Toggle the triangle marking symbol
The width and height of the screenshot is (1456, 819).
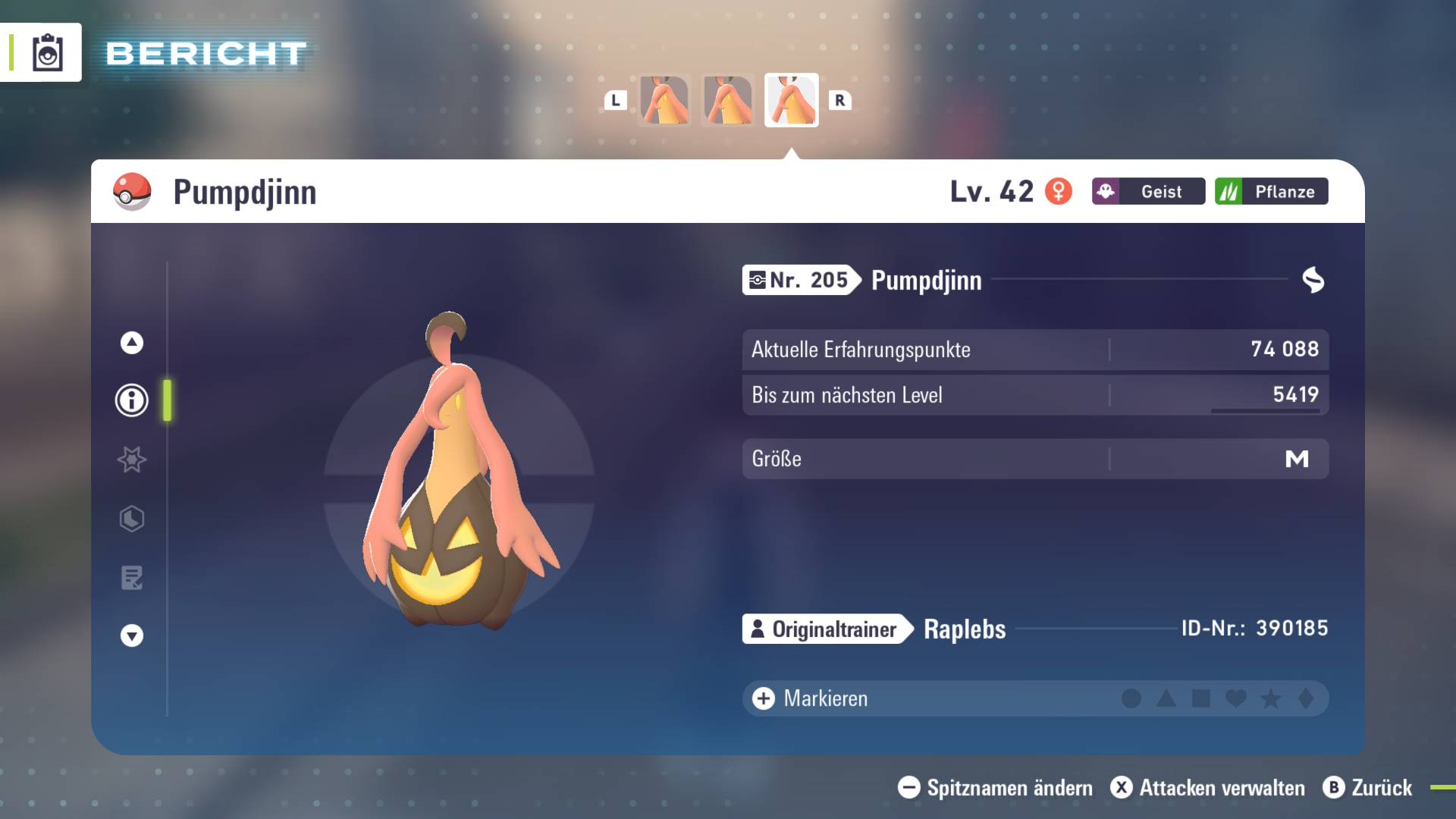click(x=1166, y=698)
